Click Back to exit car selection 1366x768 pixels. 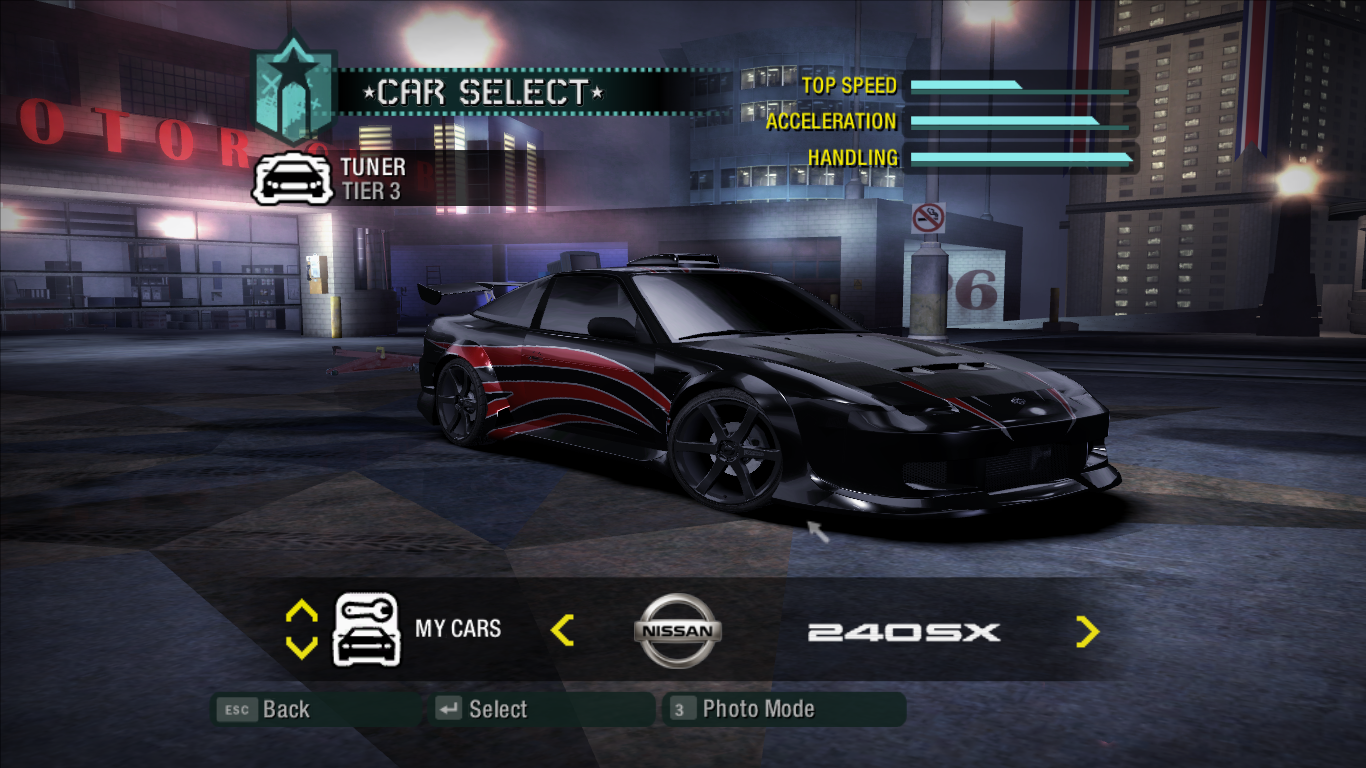click(284, 709)
